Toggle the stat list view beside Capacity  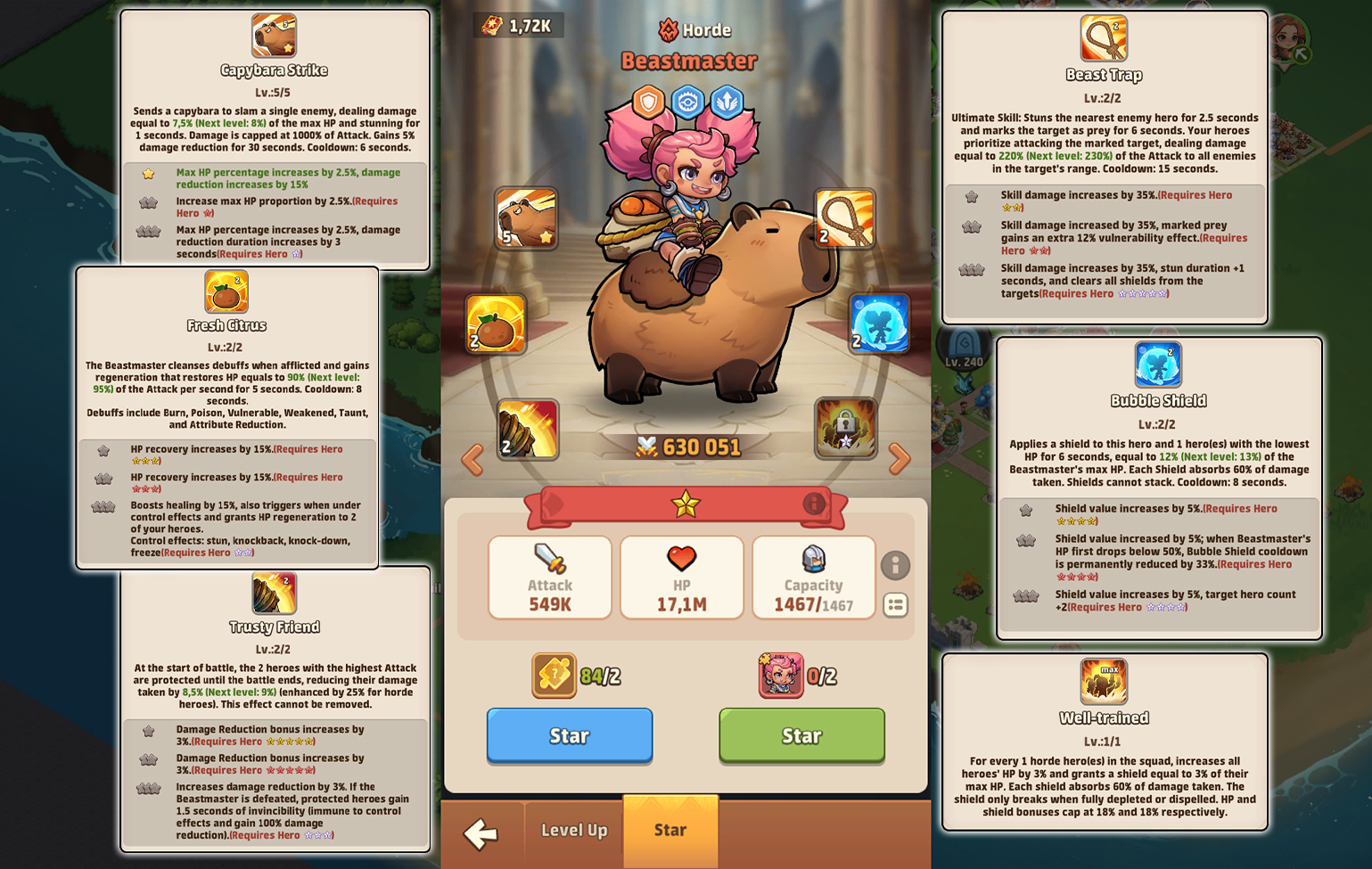click(x=894, y=606)
